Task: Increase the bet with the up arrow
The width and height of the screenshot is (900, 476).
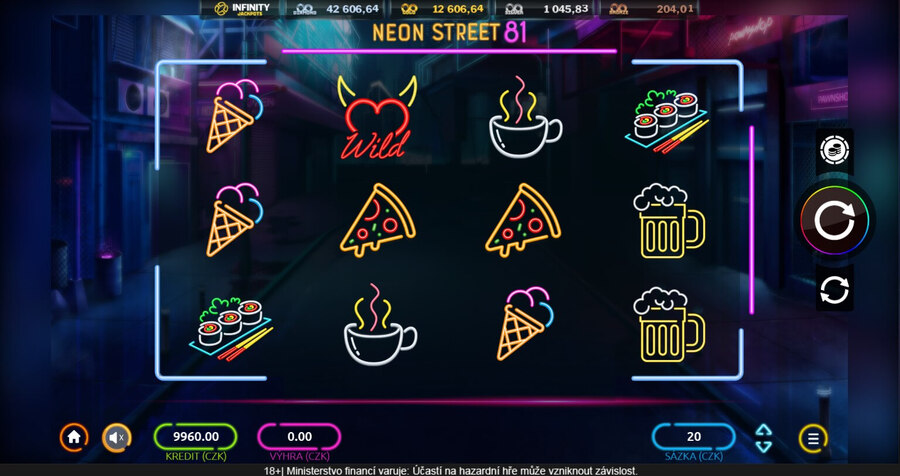Action: [x=764, y=430]
